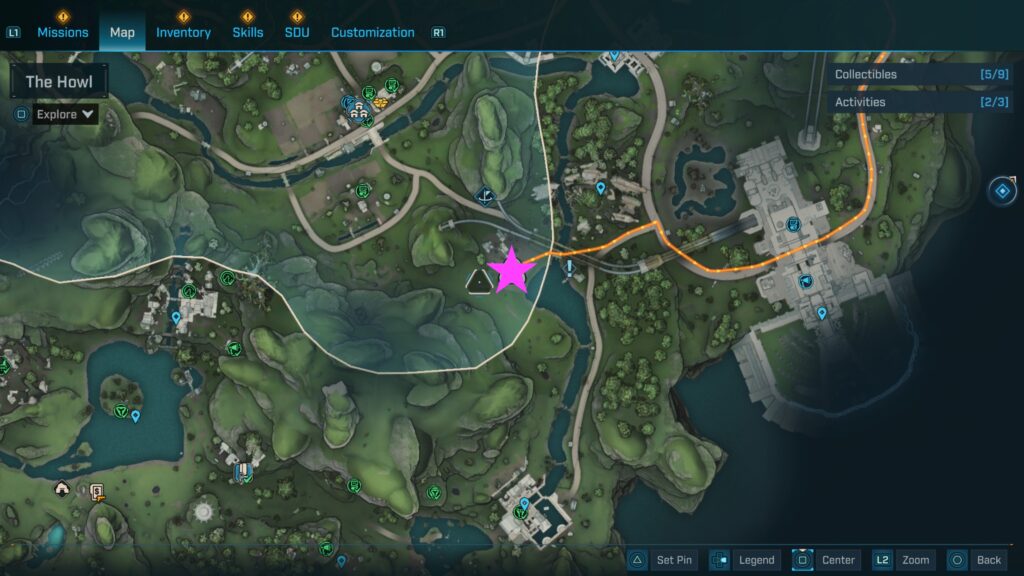1024x576 pixels.
Task: Go Back from the map
Action: [976, 560]
